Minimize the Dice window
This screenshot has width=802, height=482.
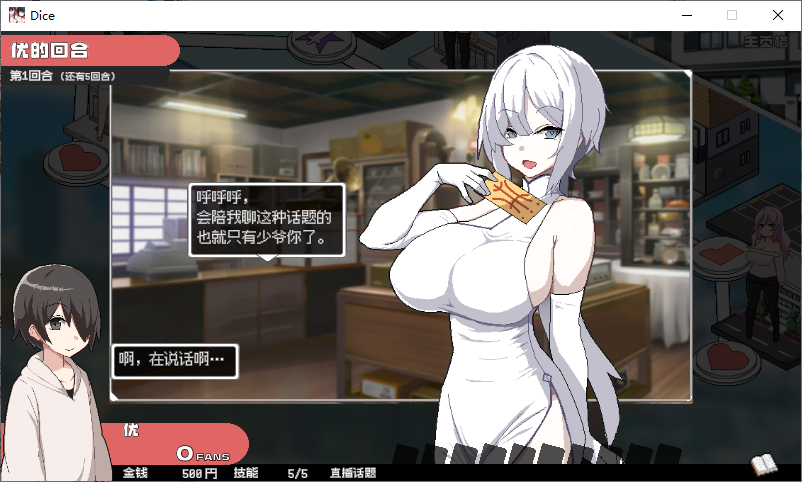[687, 15]
